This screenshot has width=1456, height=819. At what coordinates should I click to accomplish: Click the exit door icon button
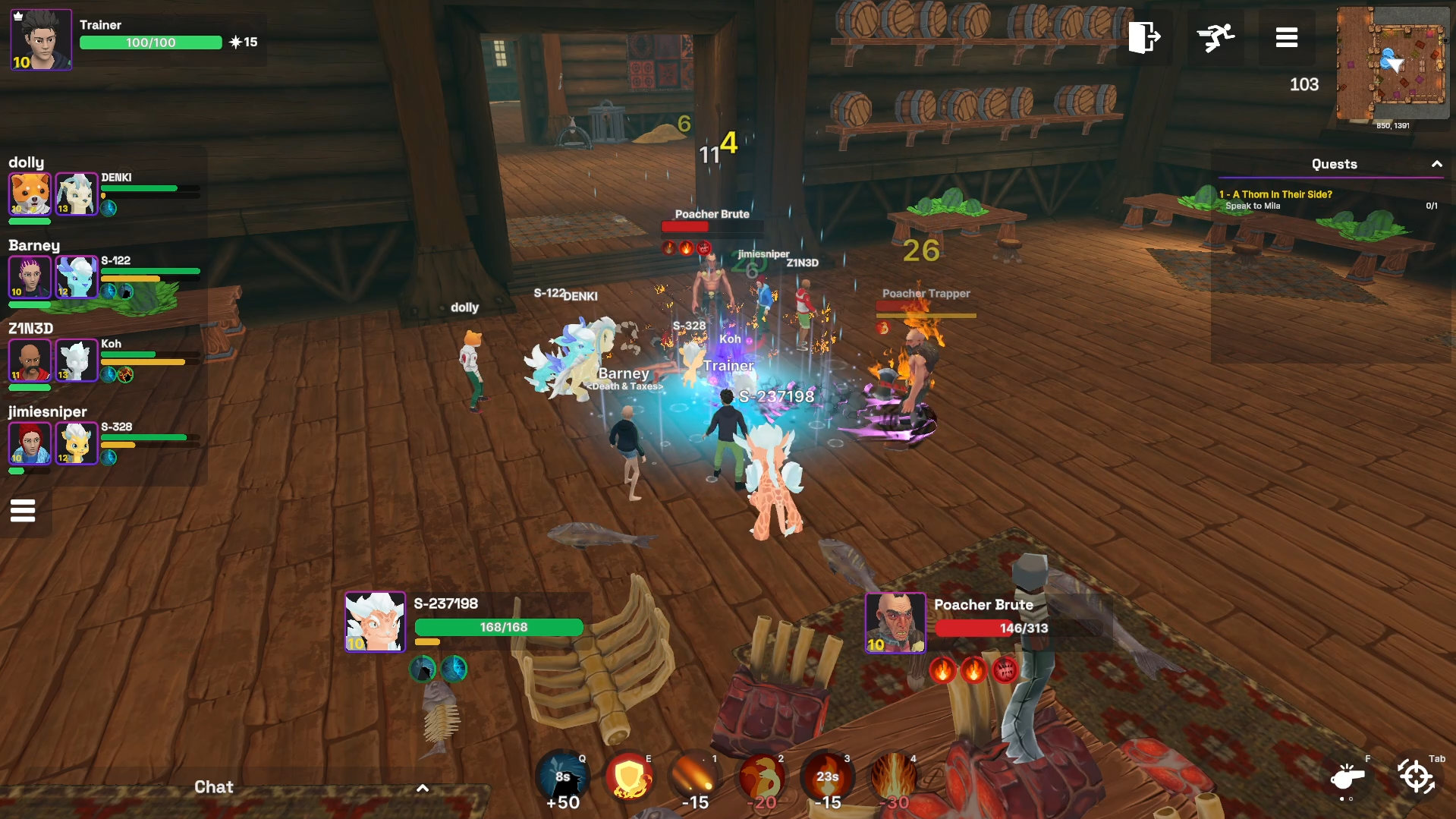click(x=1143, y=37)
